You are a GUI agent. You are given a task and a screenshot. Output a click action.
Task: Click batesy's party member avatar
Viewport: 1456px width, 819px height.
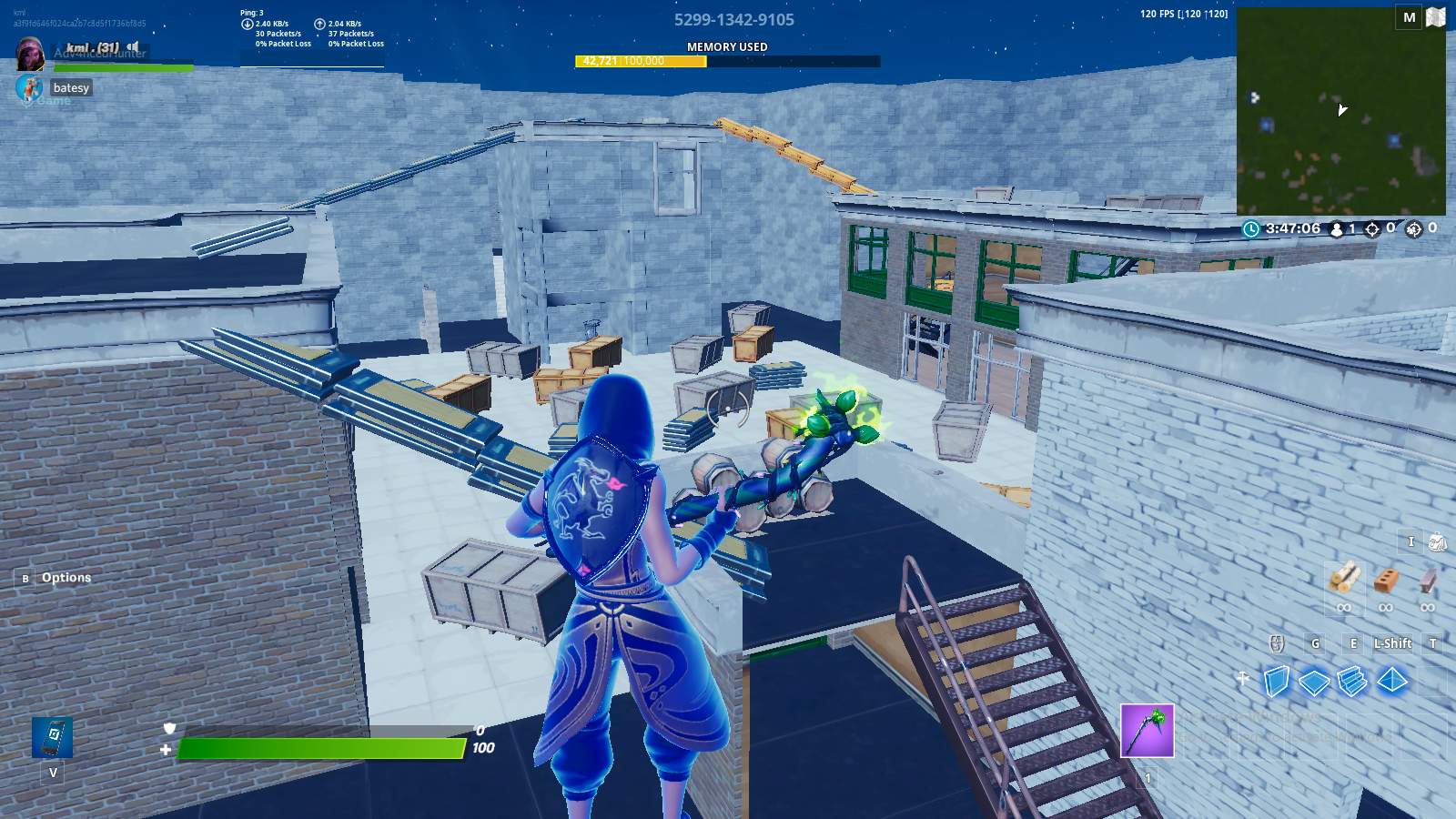(x=30, y=88)
